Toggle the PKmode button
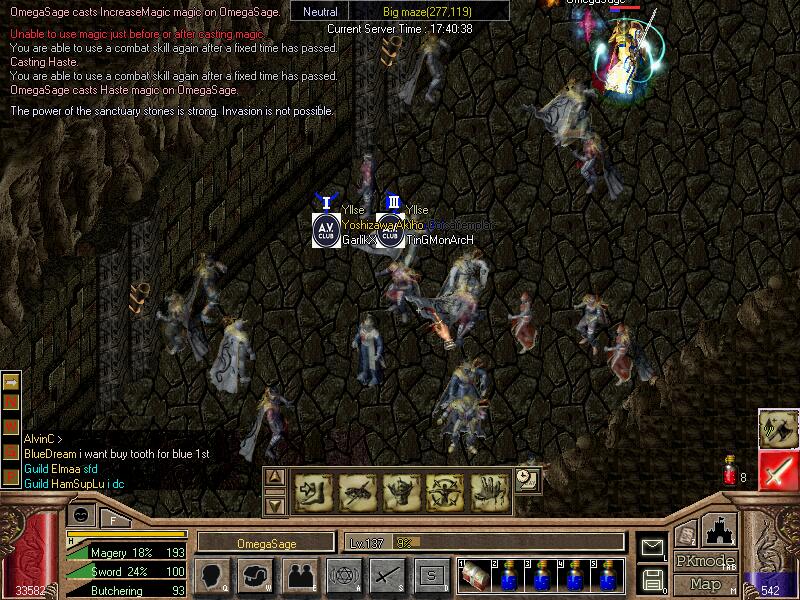This screenshot has width=800, height=600. (x=705, y=561)
